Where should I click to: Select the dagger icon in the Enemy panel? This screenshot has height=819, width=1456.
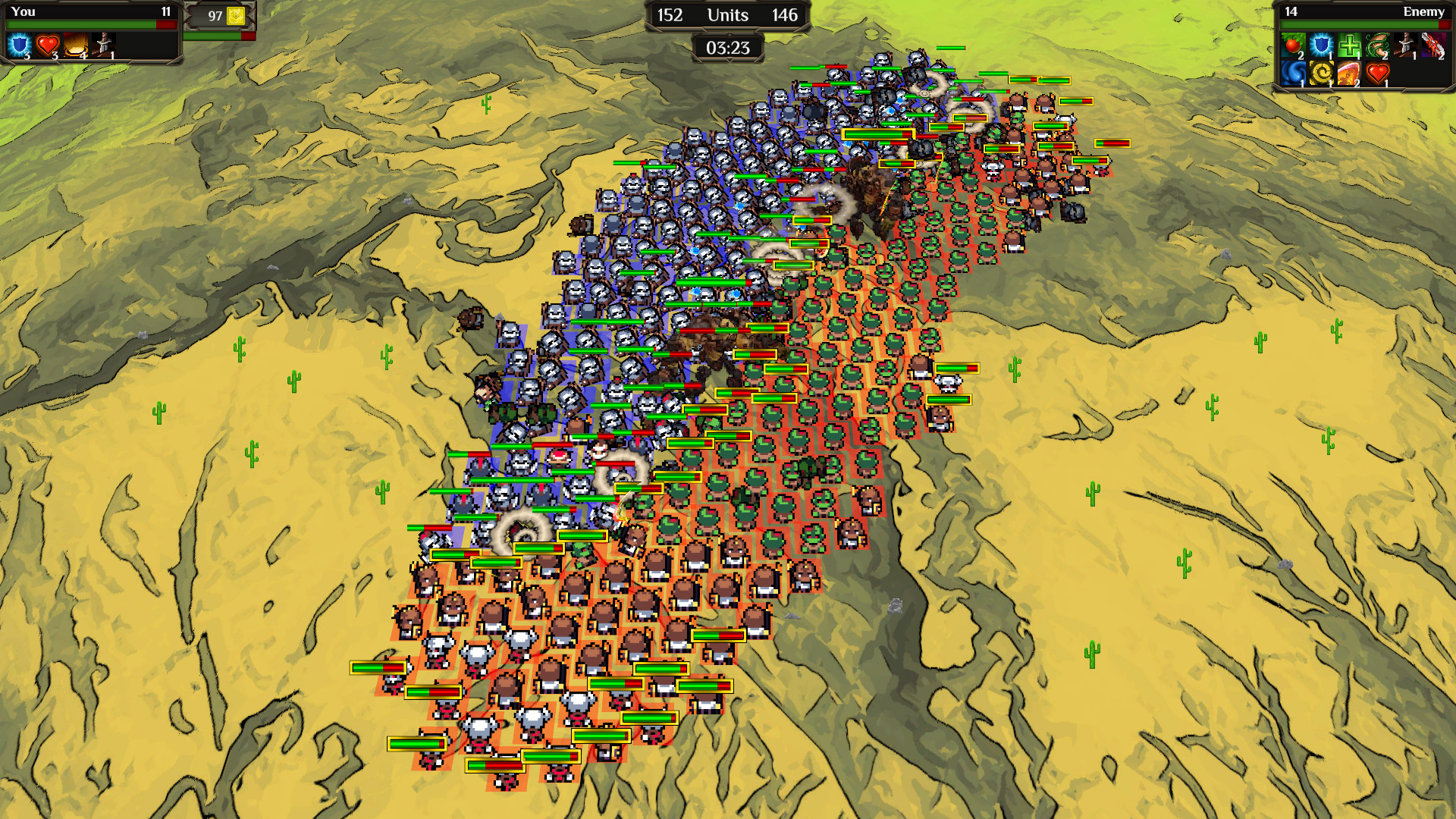[x=1404, y=44]
